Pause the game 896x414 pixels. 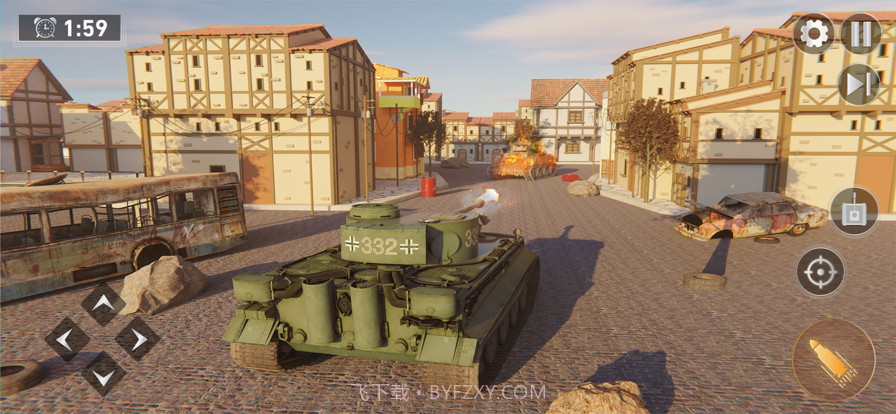[x=860, y=34]
